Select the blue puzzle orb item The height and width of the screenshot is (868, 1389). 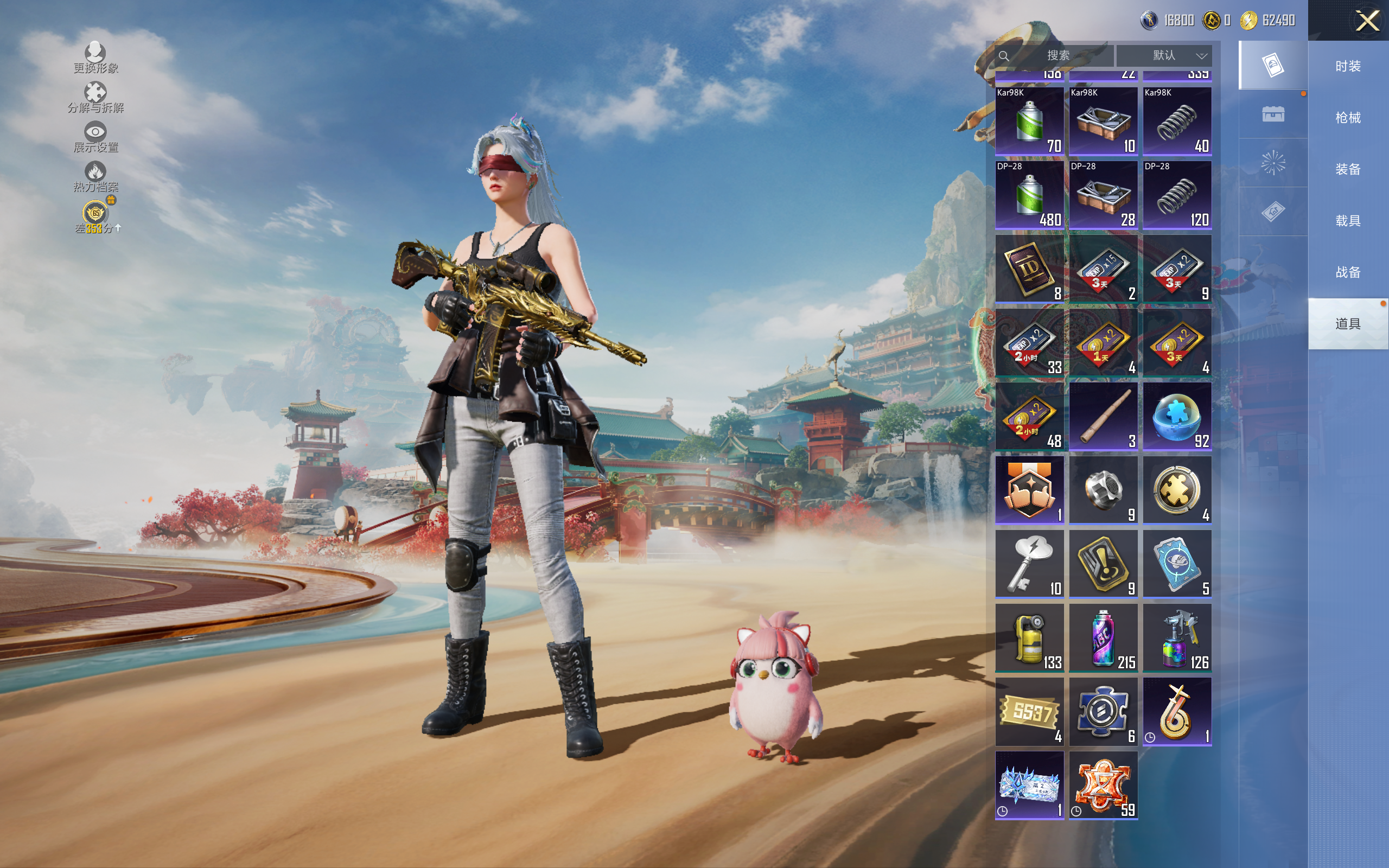pyautogui.click(x=1177, y=416)
